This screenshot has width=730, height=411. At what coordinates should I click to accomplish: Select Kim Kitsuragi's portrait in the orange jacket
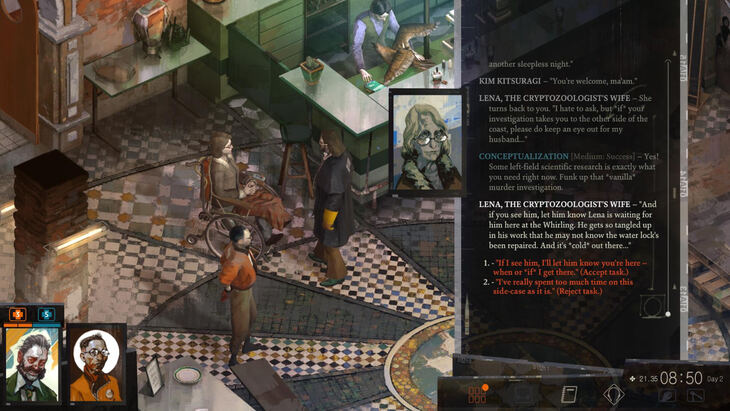tap(96, 364)
